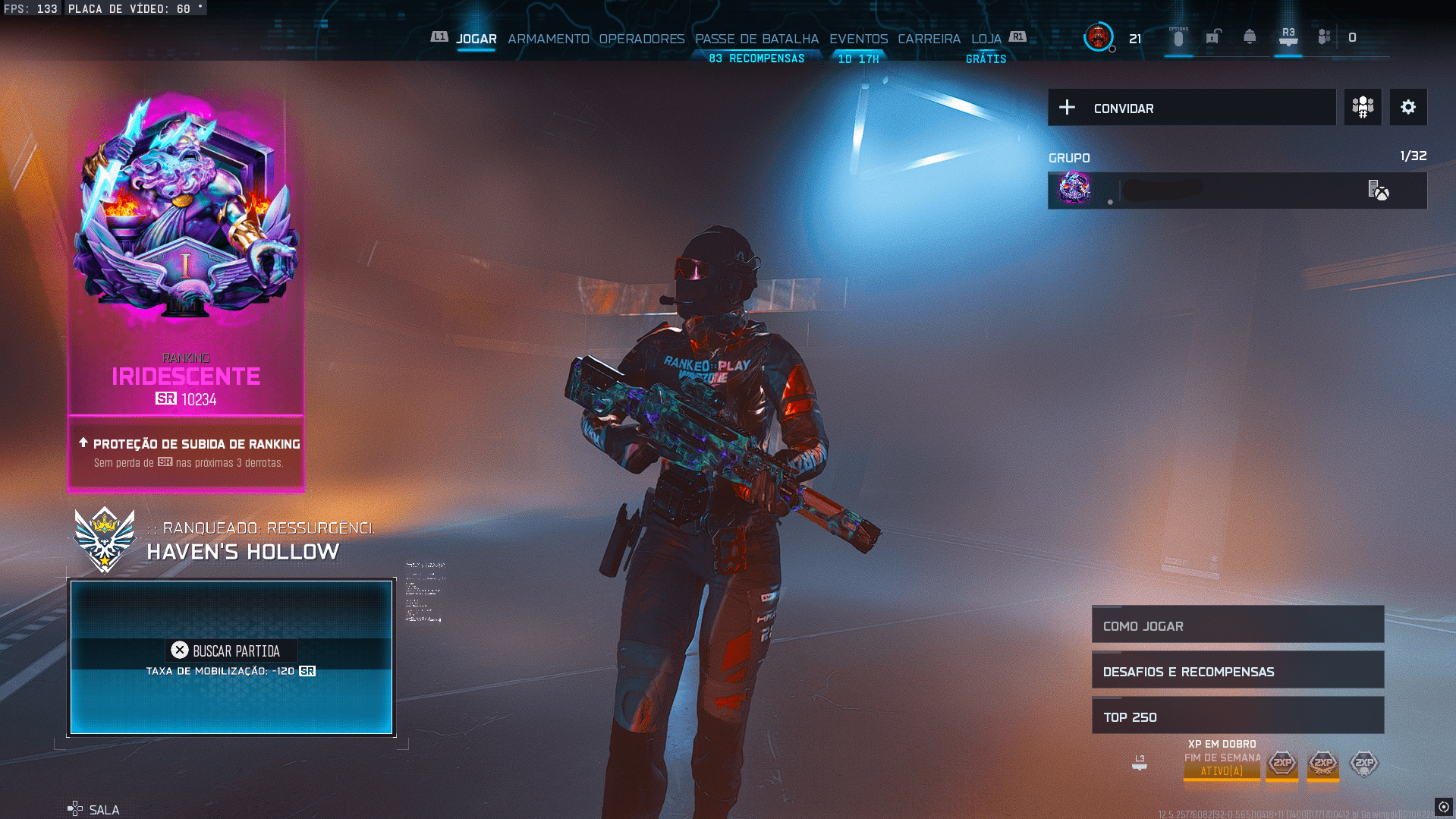The height and width of the screenshot is (819, 1456).
Task: Activate the first 2XP token icon
Action: point(1282,763)
